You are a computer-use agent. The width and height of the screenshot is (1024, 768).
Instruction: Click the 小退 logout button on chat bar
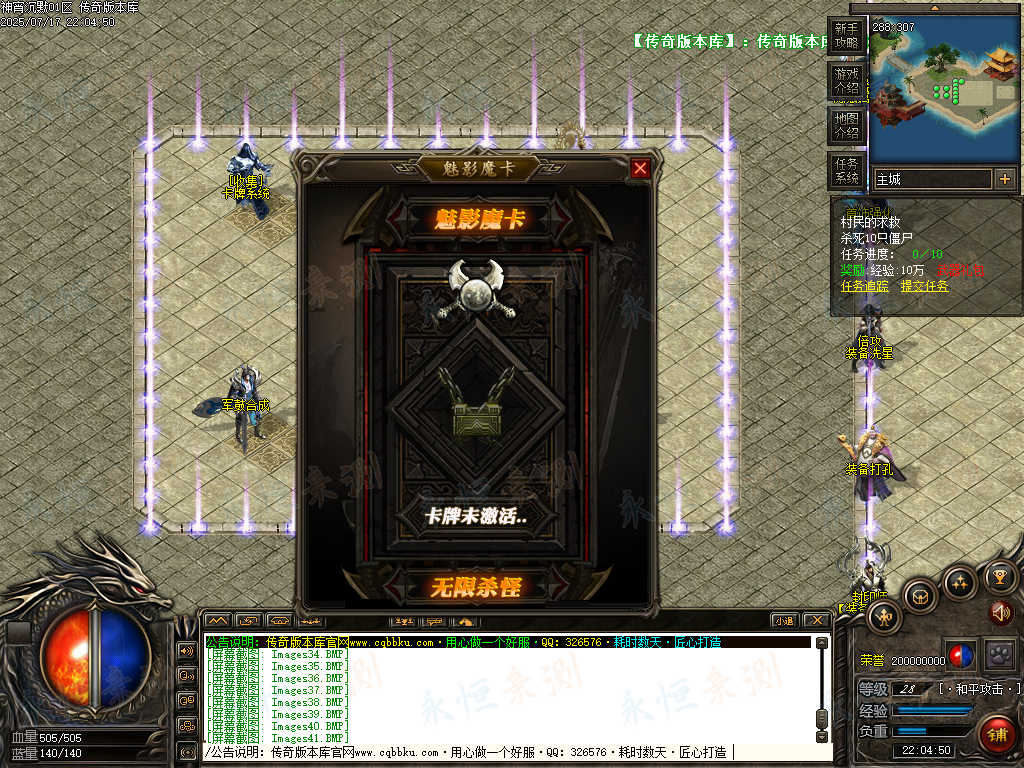click(x=783, y=620)
